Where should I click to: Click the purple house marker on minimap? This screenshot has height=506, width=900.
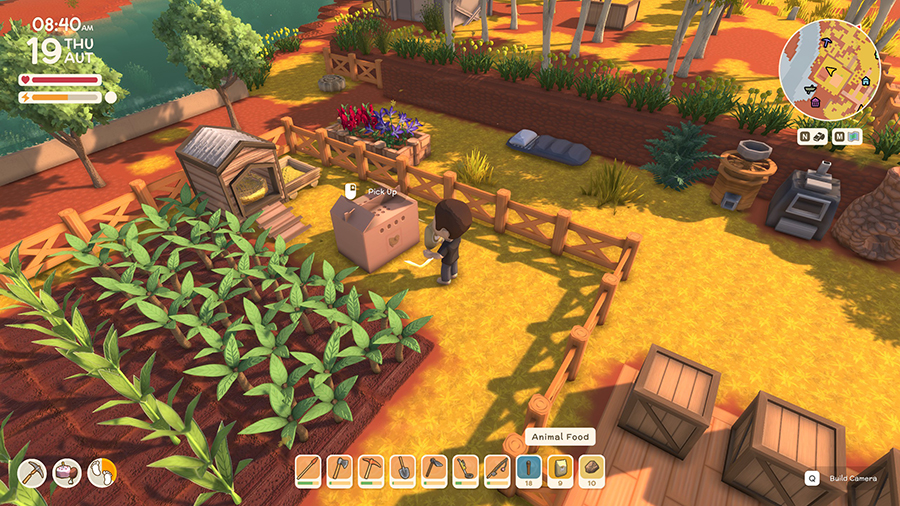[815, 101]
